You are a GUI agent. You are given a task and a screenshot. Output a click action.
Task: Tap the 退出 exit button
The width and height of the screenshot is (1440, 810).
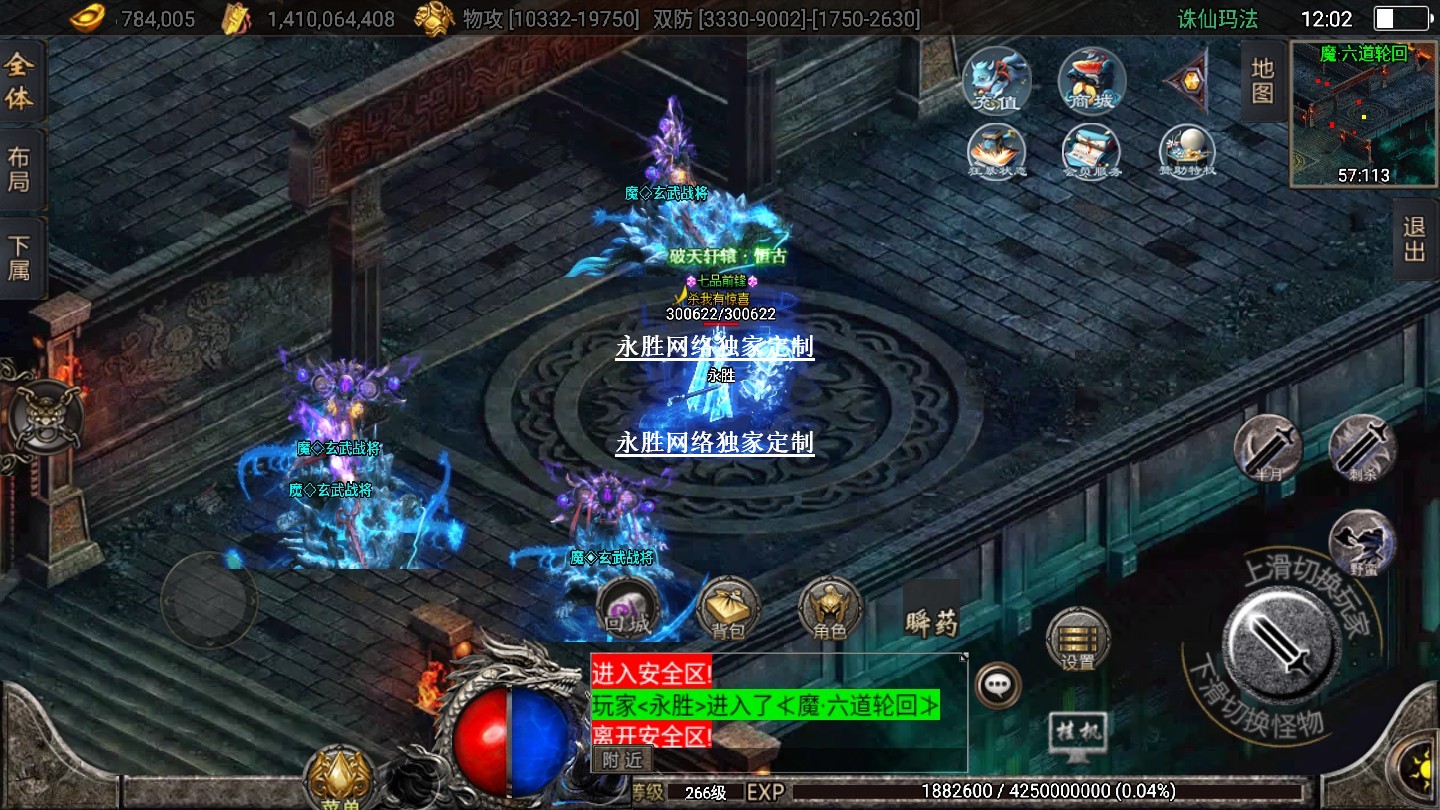1414,239
